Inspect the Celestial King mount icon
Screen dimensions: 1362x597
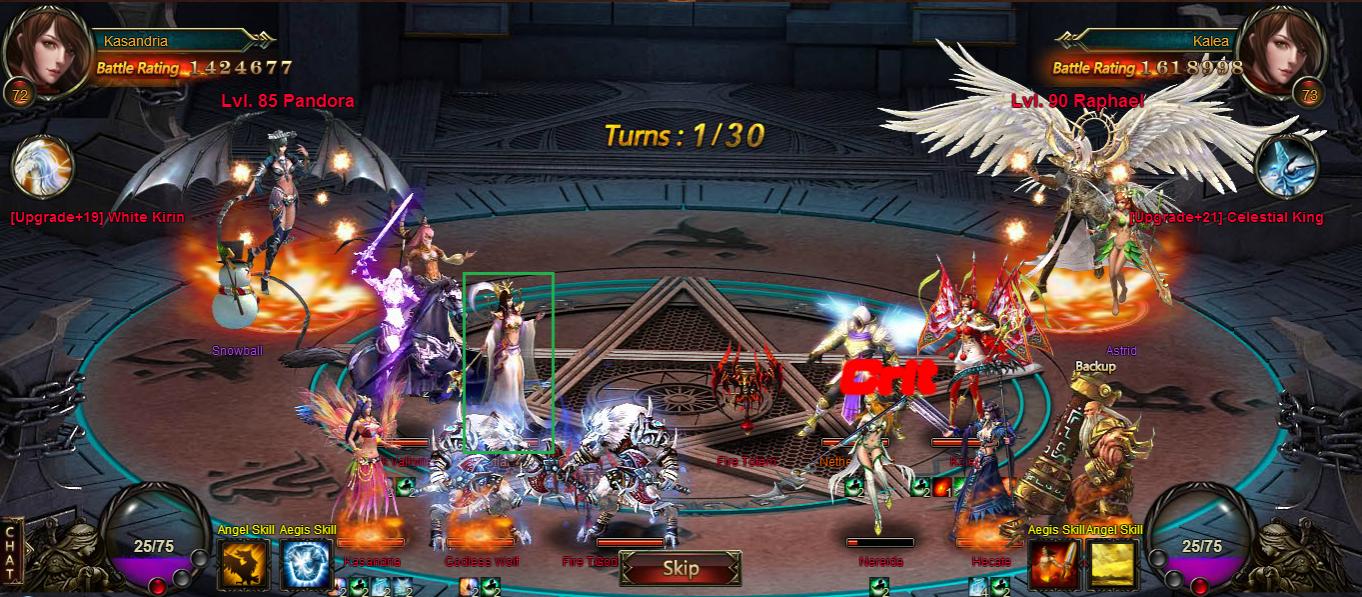[x=1287, y=166]
